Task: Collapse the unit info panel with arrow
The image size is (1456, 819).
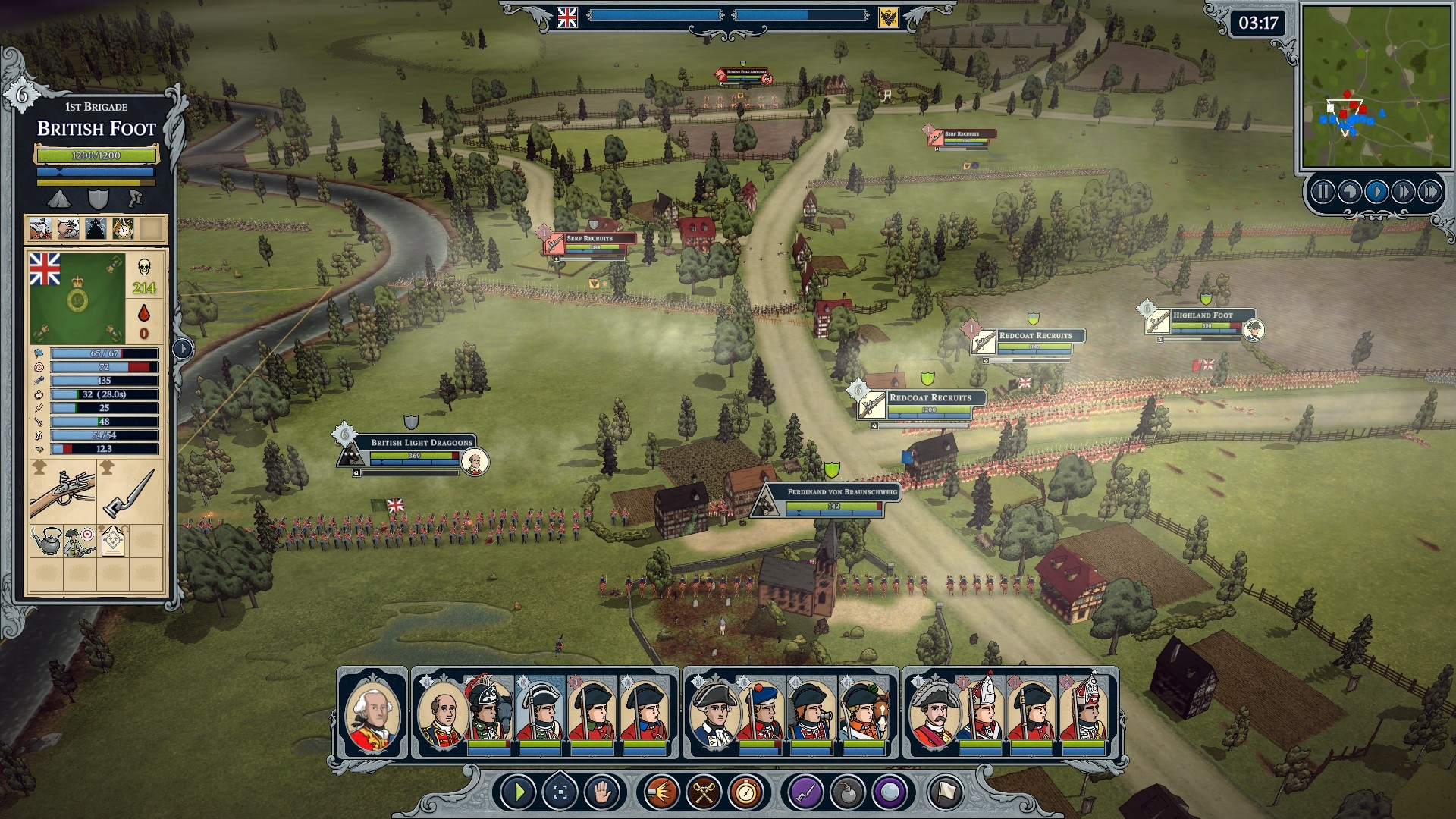Action: coord(183,349)
